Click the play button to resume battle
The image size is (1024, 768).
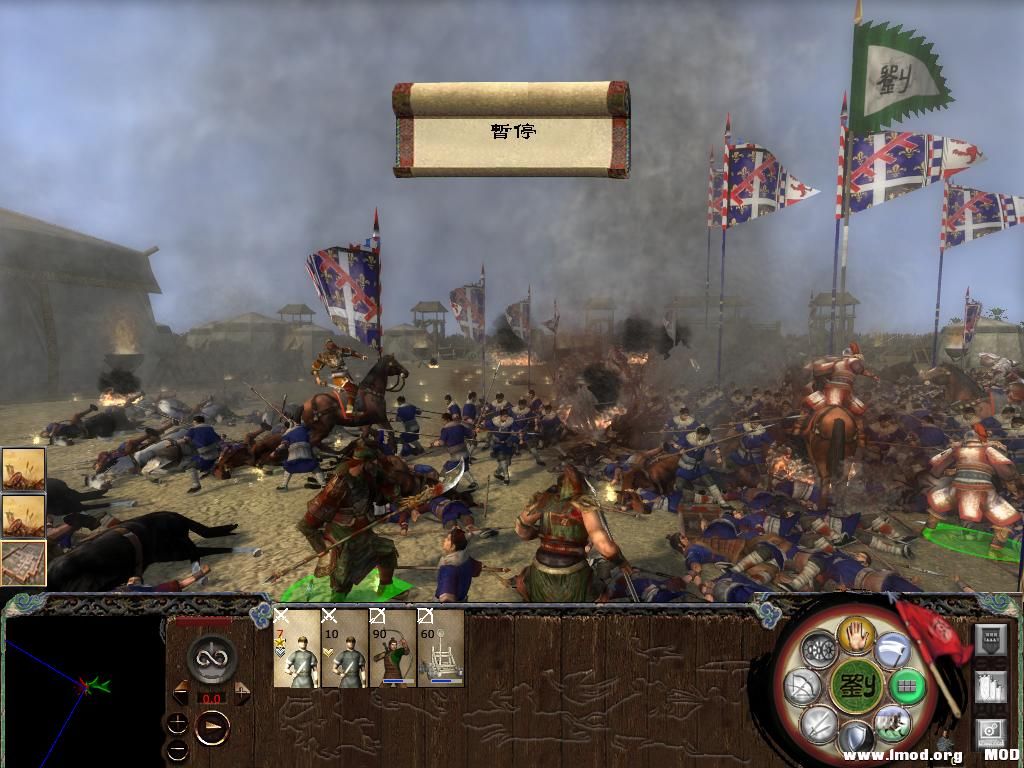tap(212, 728)
